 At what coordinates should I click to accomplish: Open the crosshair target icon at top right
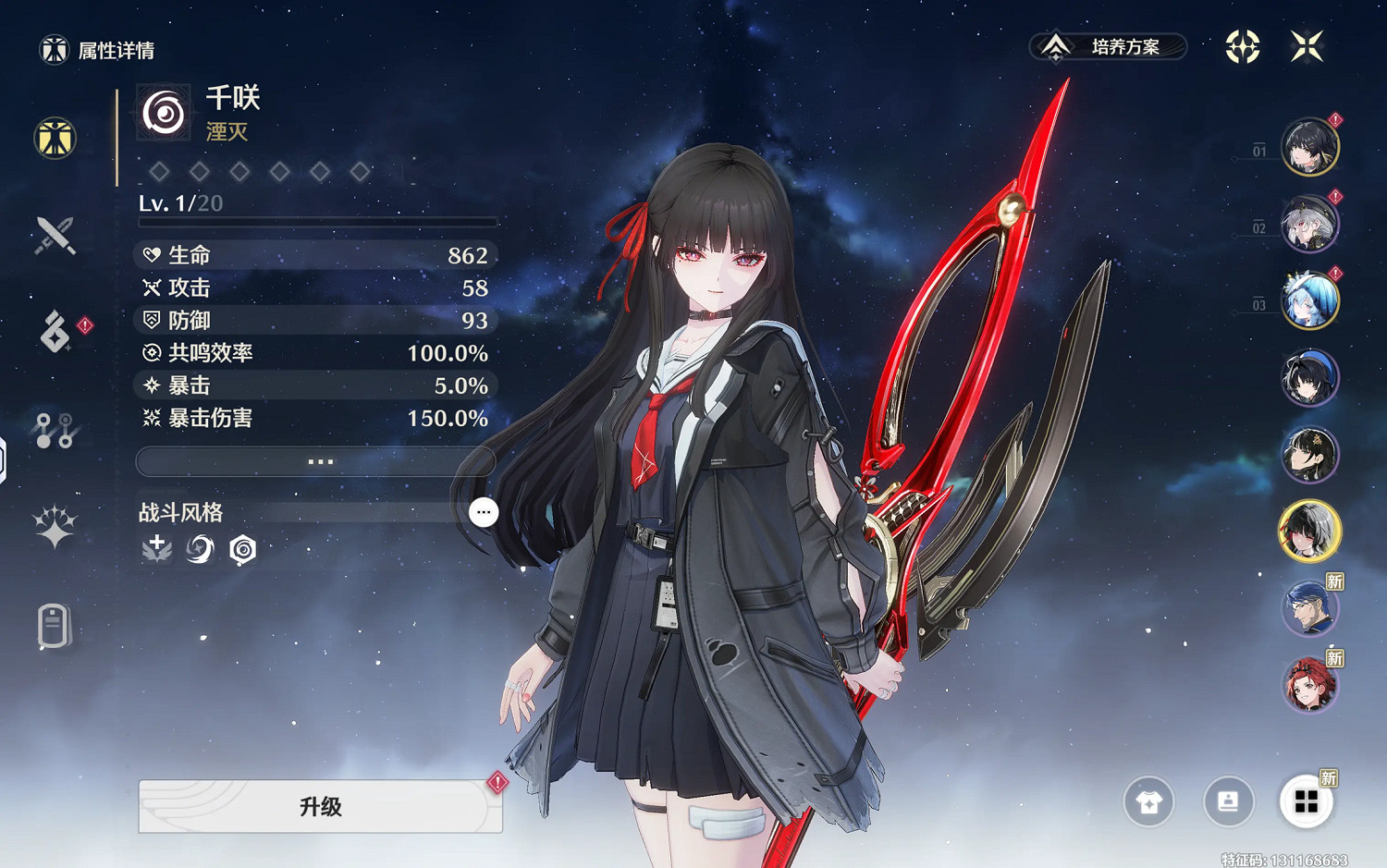1243,46
